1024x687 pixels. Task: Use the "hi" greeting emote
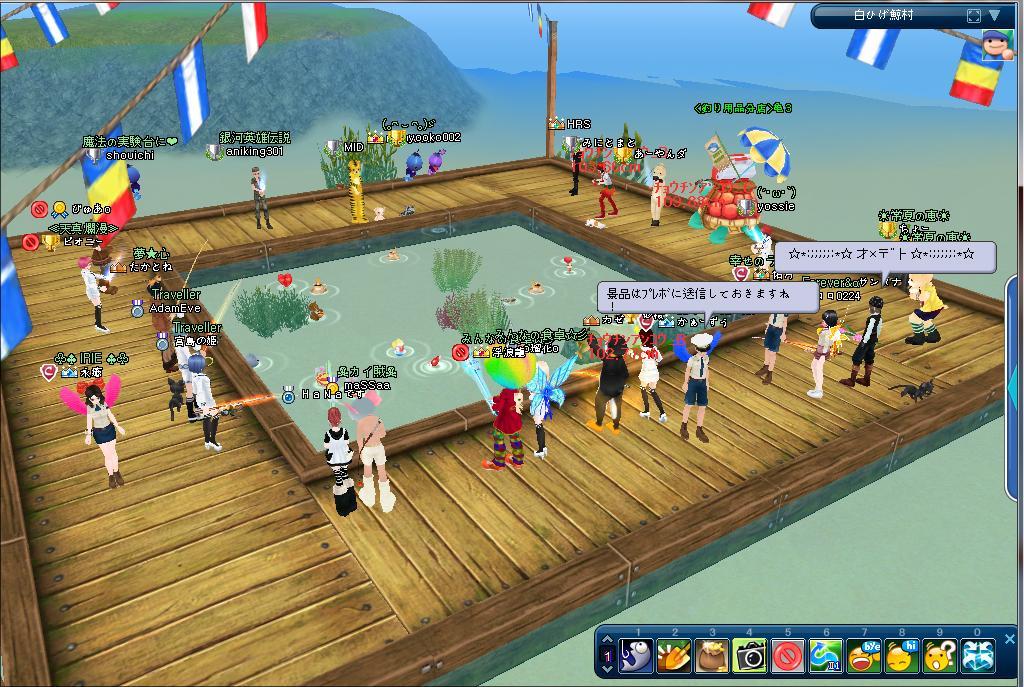click(902, 656)
